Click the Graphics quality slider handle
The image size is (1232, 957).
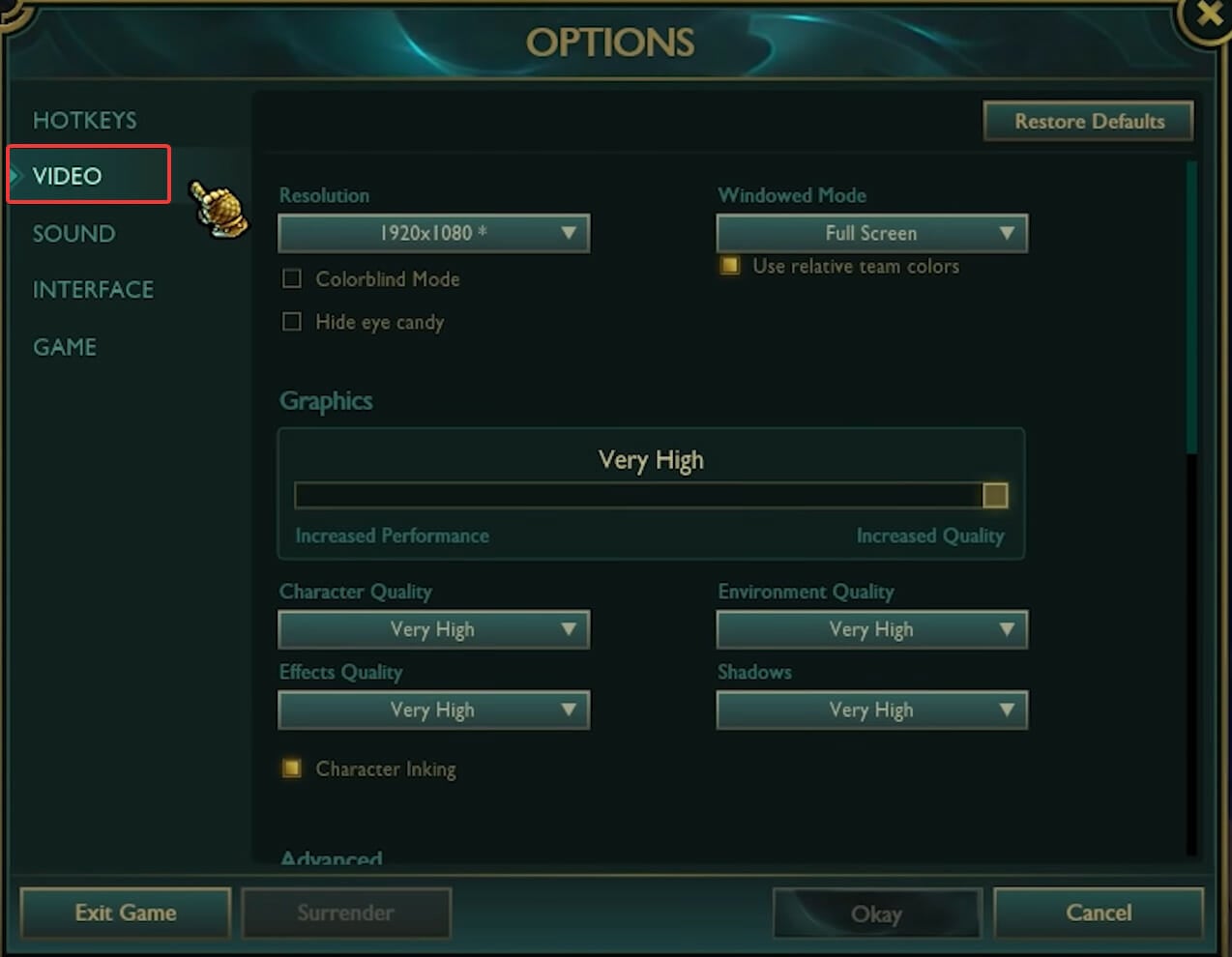point(994,496)
